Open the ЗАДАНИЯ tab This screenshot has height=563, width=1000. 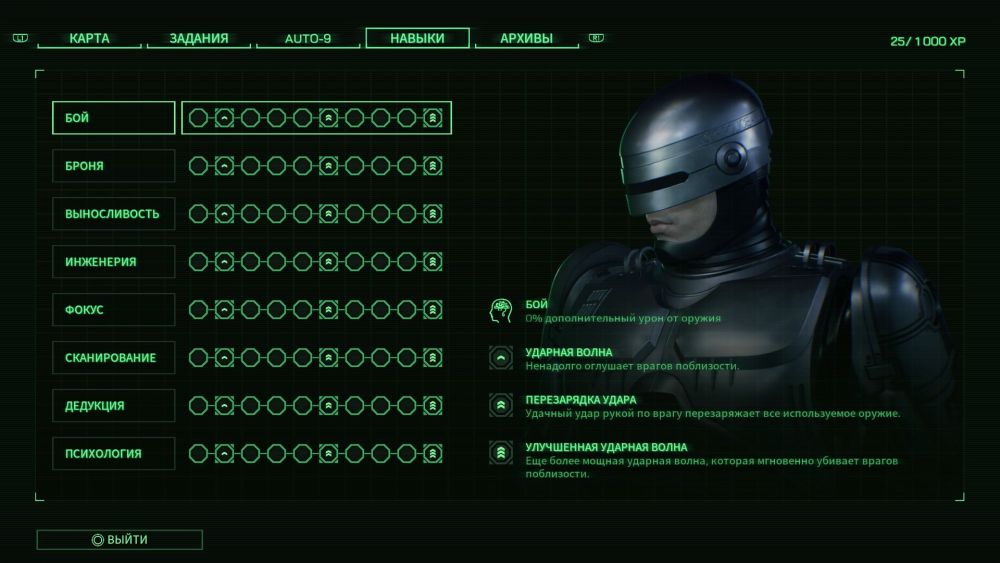tap(198, 39)
